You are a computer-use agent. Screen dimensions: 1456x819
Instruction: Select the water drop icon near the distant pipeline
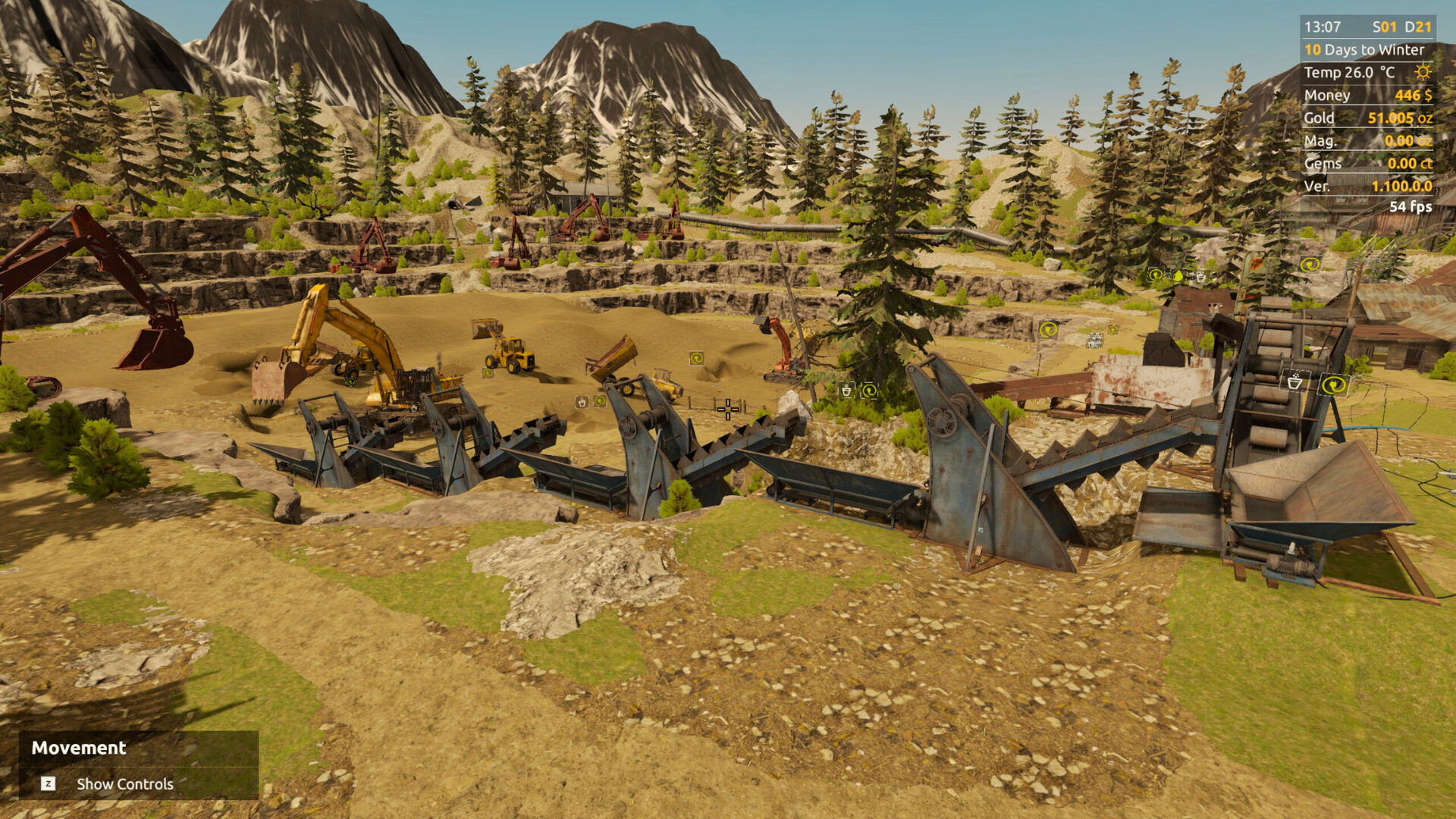point(1178,277)
